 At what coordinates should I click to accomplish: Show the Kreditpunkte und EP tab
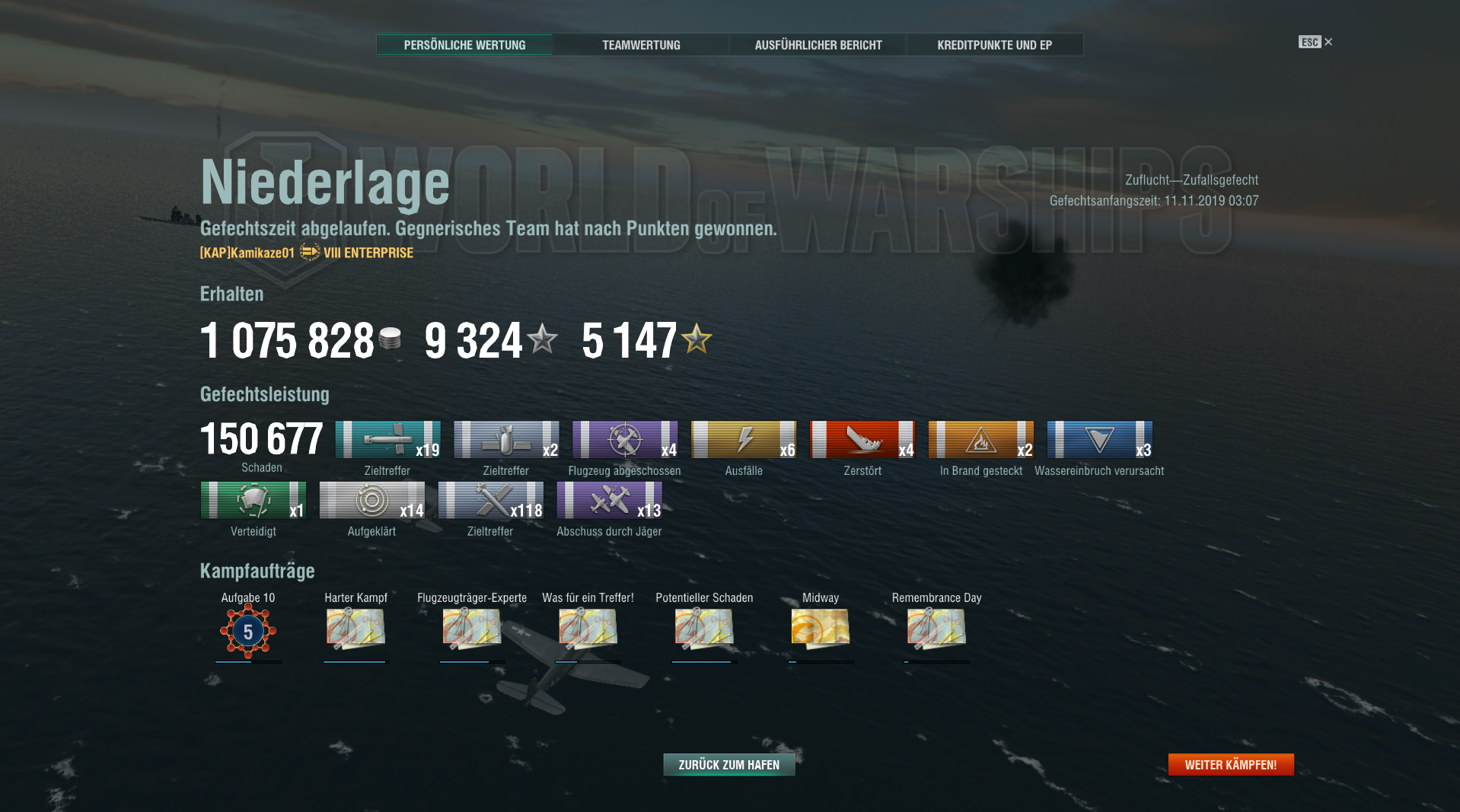pos(994,45)
